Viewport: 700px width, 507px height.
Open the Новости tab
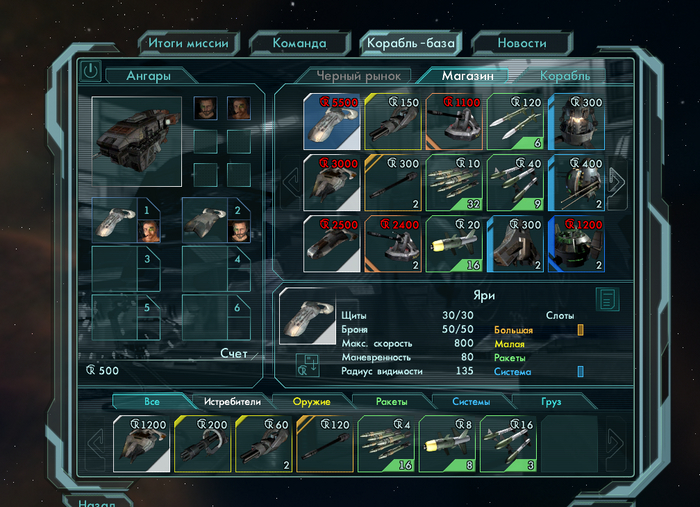(x=522, y=43)
